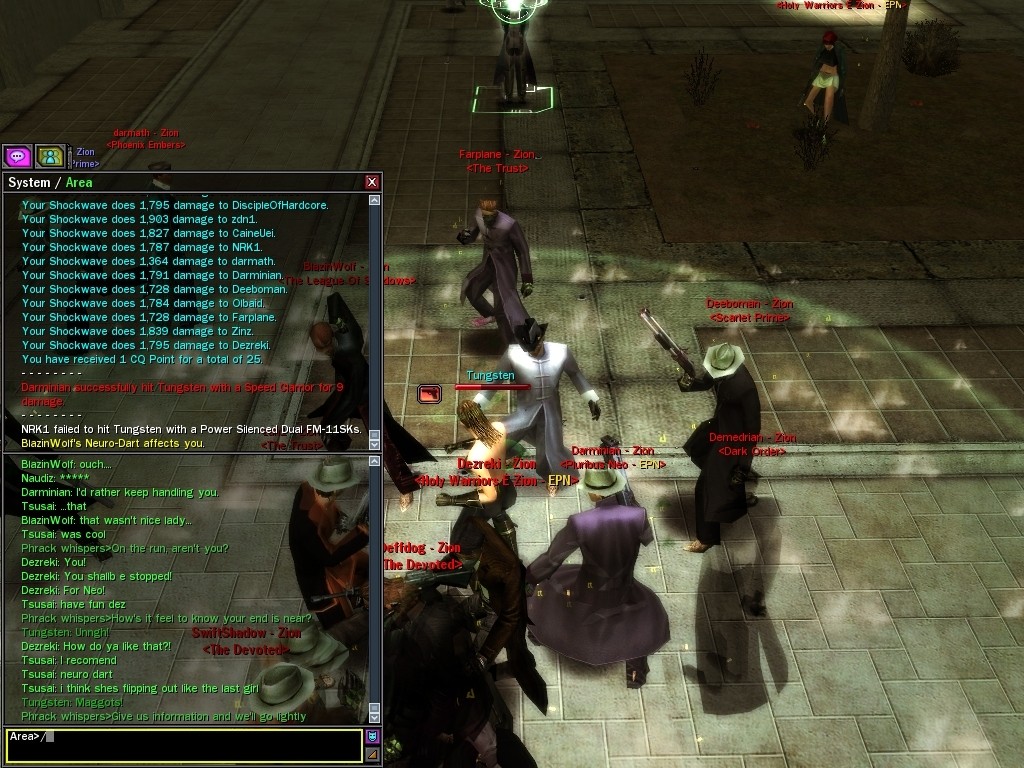Click the system log scroll-down arrow
The image size is (1024, 768).
tap(375, 444)
